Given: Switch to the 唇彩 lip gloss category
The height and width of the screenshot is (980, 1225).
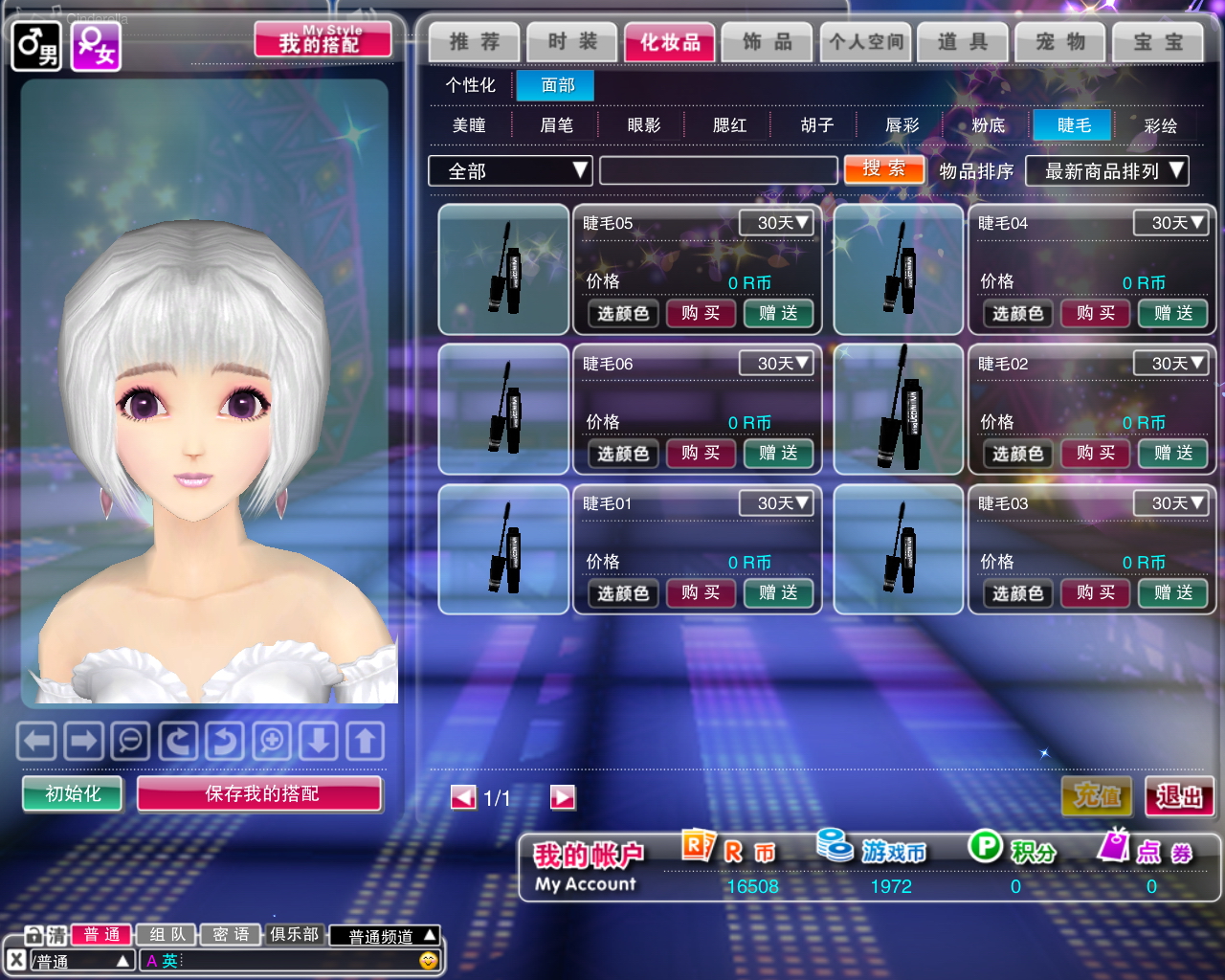Looking at the screenshot, I should pyautogui.click(x=902, y=125).
